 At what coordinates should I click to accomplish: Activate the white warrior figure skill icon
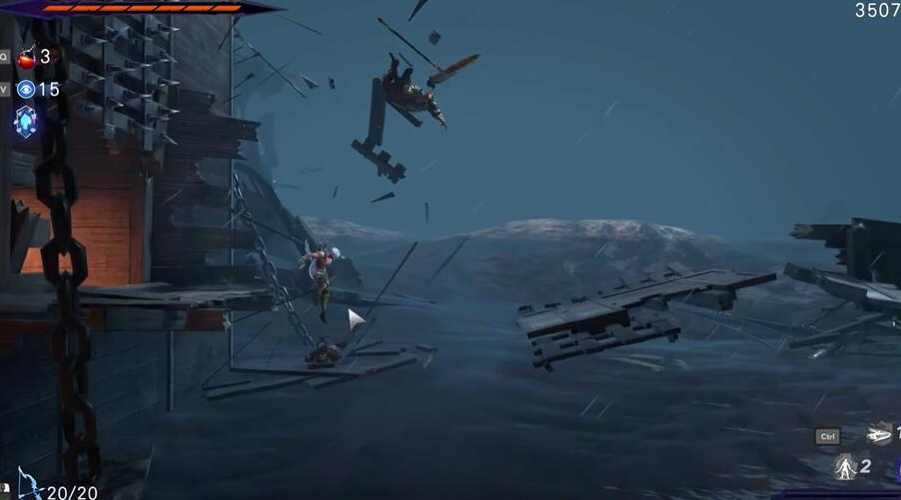click(x=846, y=466)
